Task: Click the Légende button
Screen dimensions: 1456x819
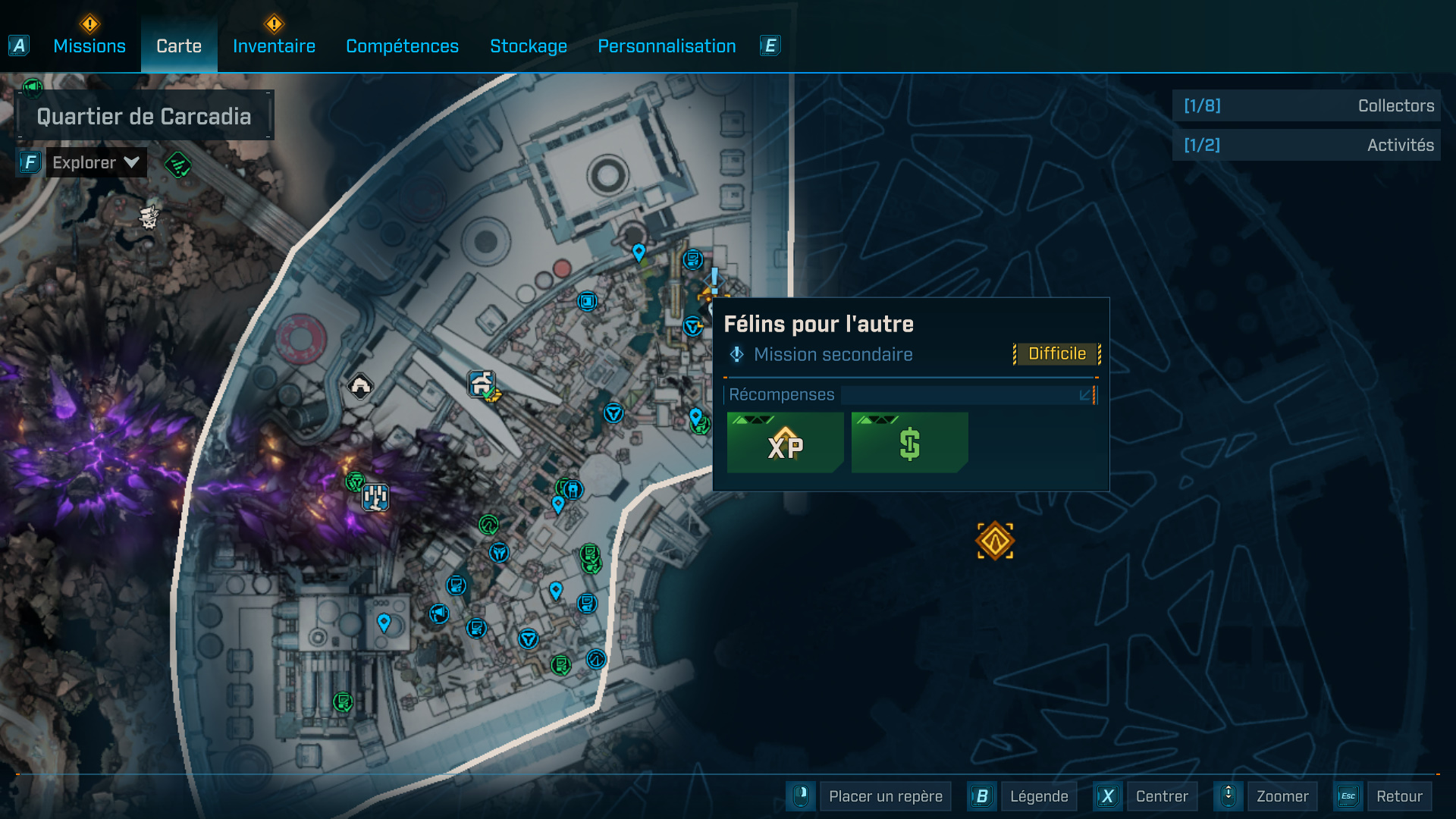Action: point(1037,796)
